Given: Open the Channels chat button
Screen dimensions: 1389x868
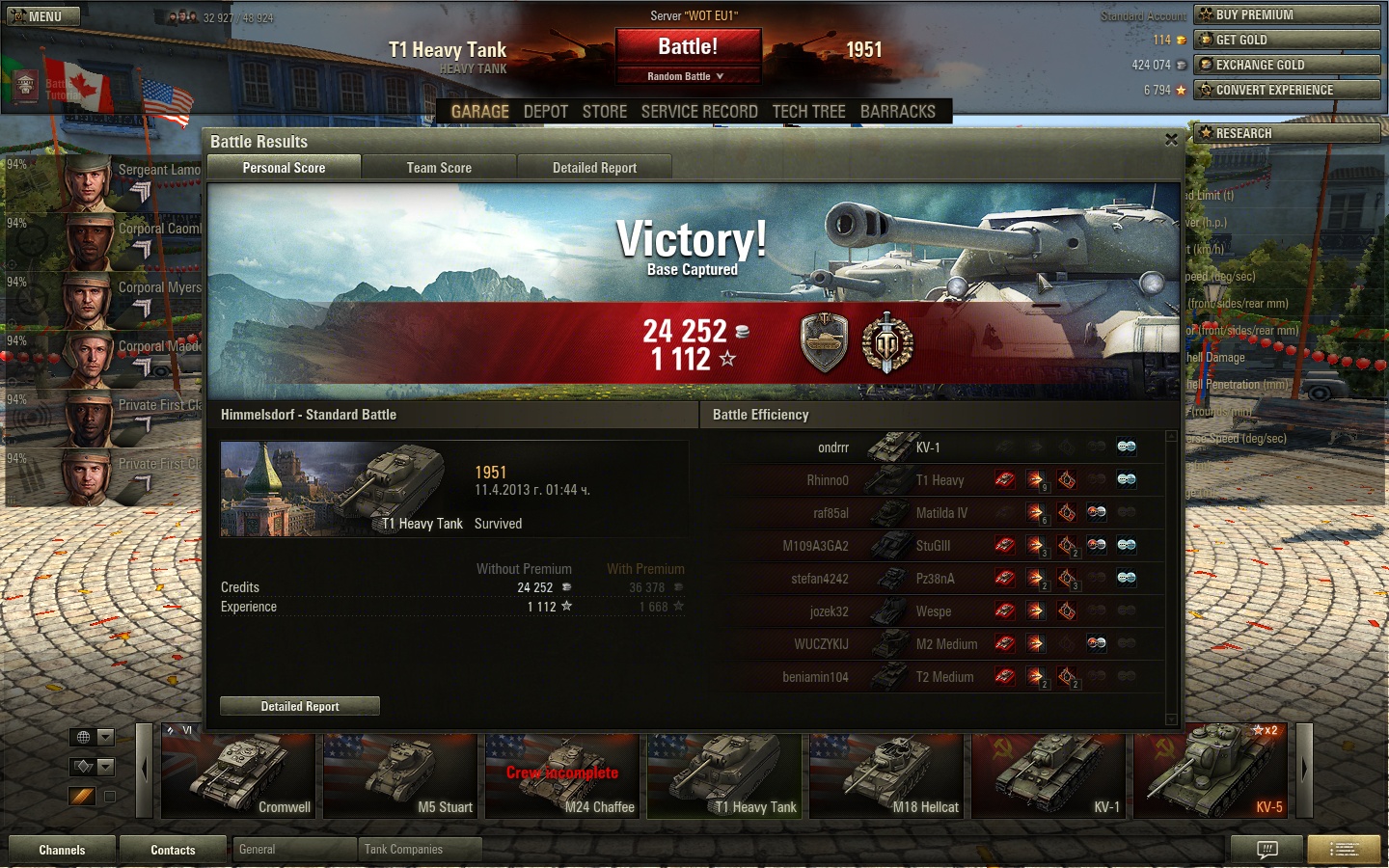Looking at the screenshot, I should coord(62,850).
